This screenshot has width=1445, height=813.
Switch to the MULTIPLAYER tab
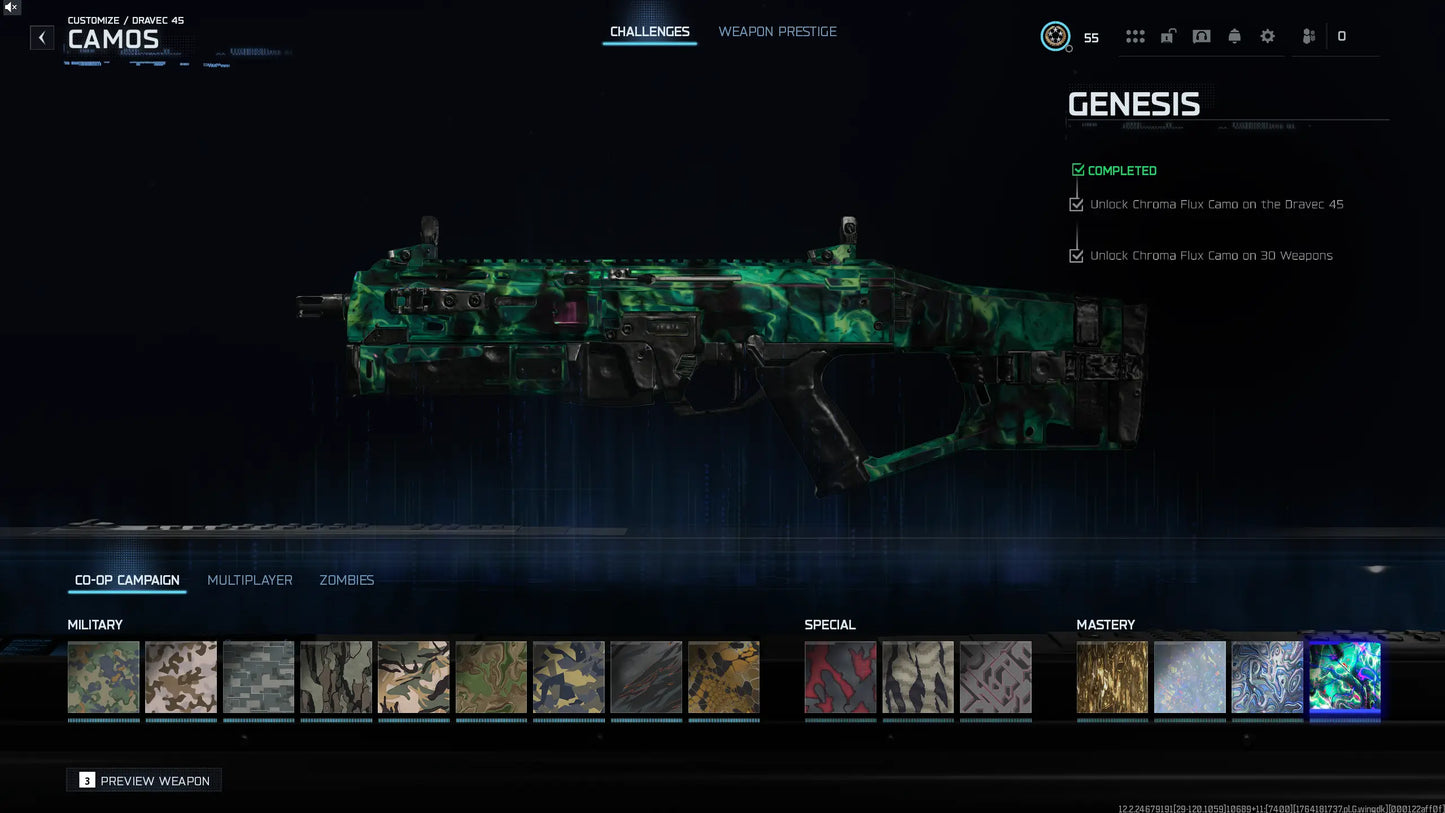coord(250,580)
